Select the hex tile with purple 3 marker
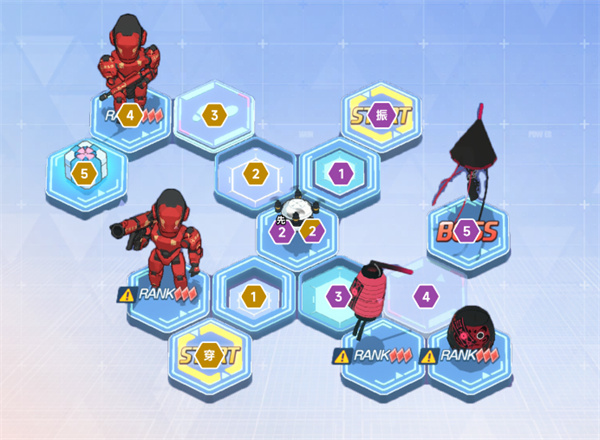The width and height of the screenshot is (600, 440). coord(339,296)
